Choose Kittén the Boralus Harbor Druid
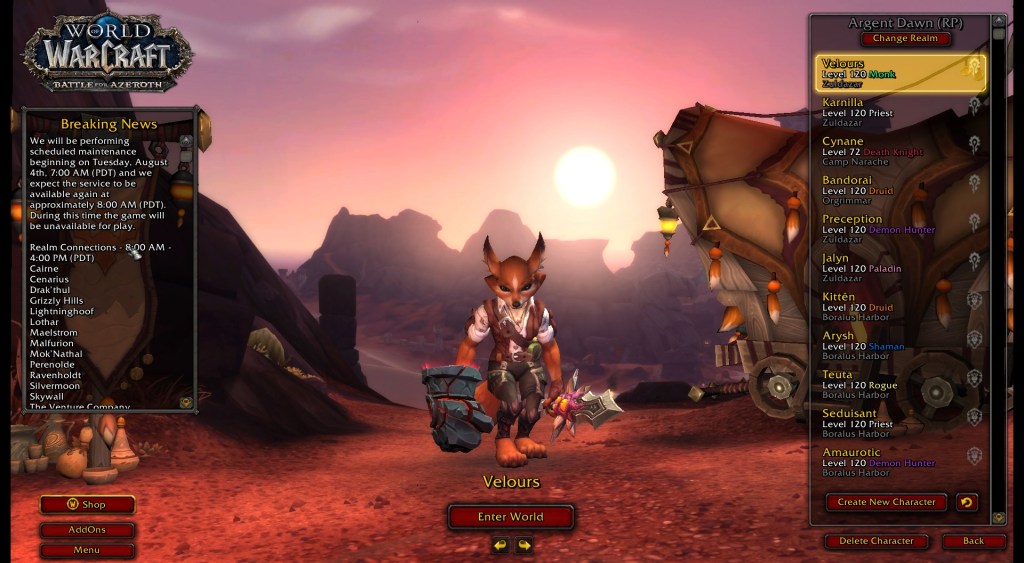This screenshot has height=563, width=1024. pyautogui.click(x=890, y=307)
